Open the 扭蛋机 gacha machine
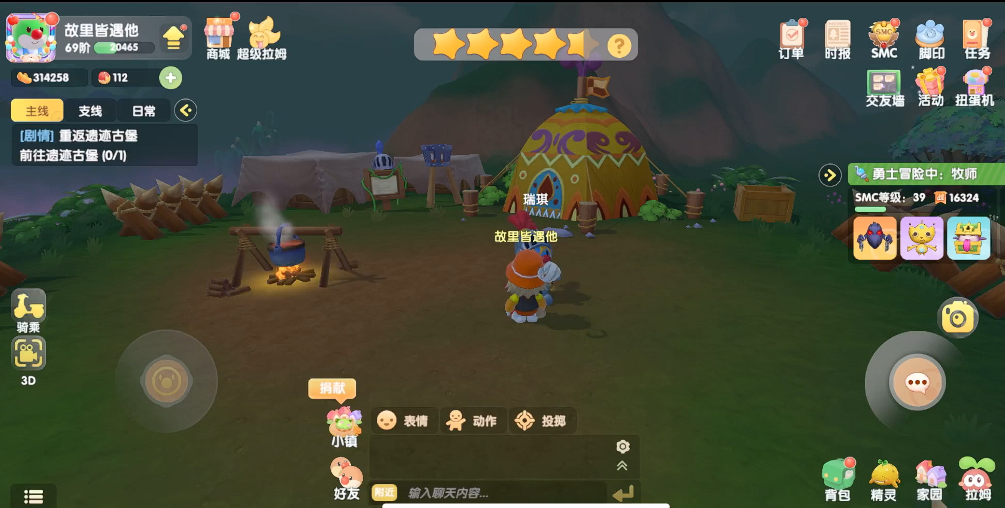The image size is (1005, 508). click(x=974, y=86)
